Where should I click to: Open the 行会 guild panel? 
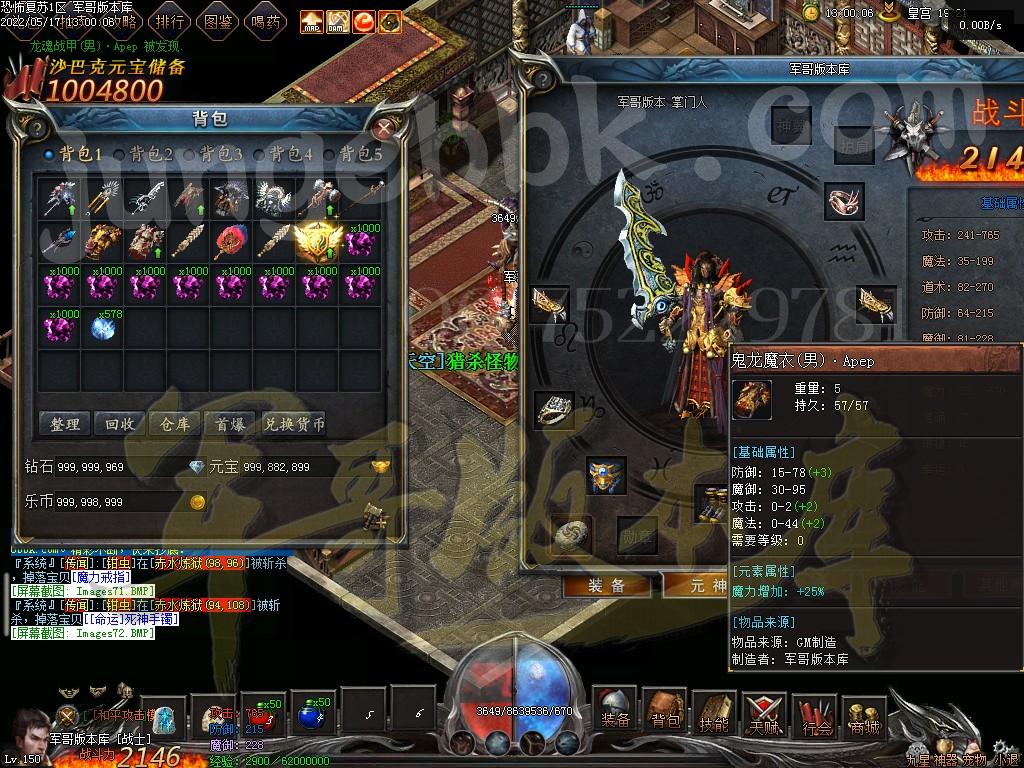[x=815, y=715]
